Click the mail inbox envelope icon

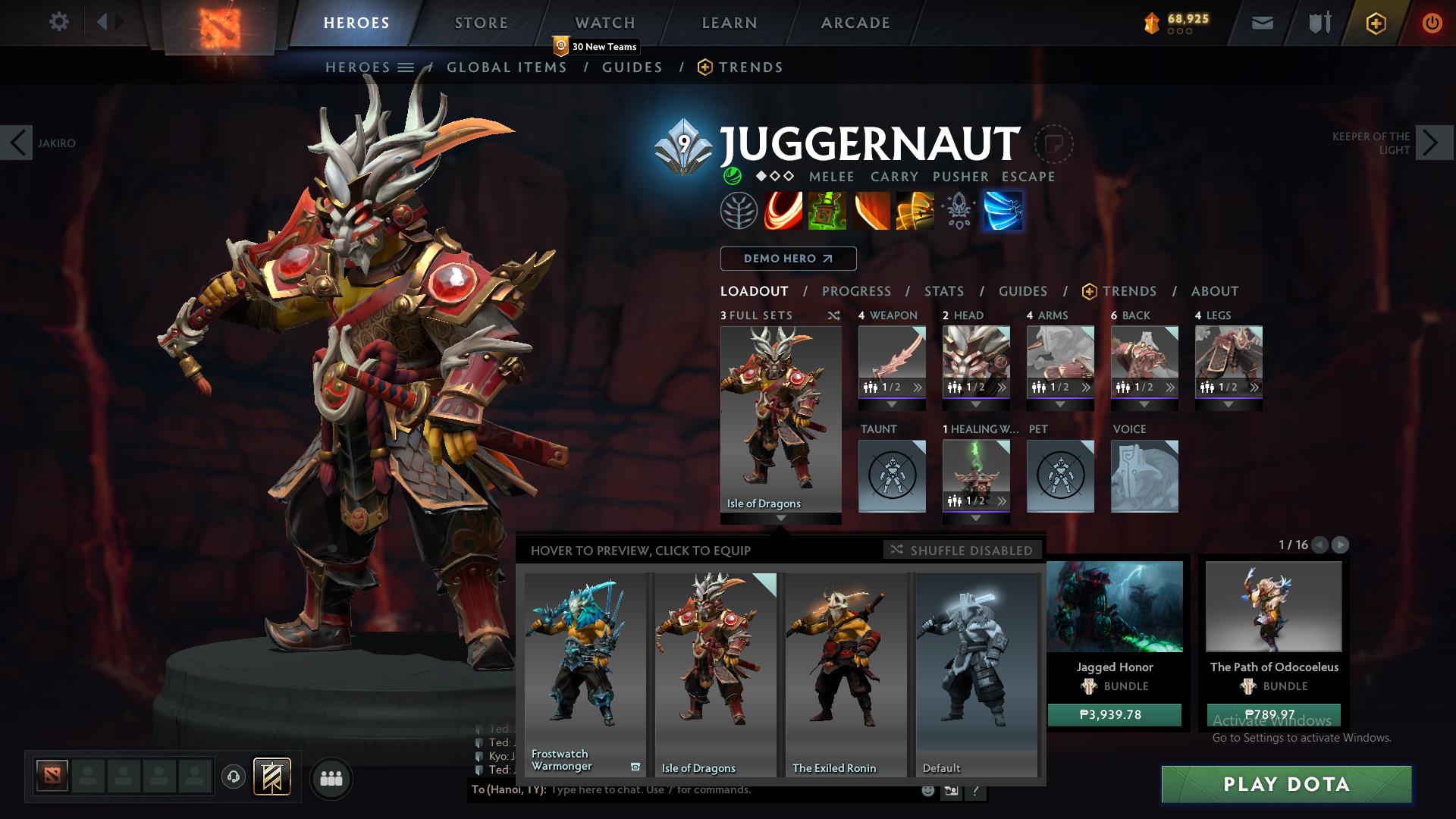[1261, 23]
